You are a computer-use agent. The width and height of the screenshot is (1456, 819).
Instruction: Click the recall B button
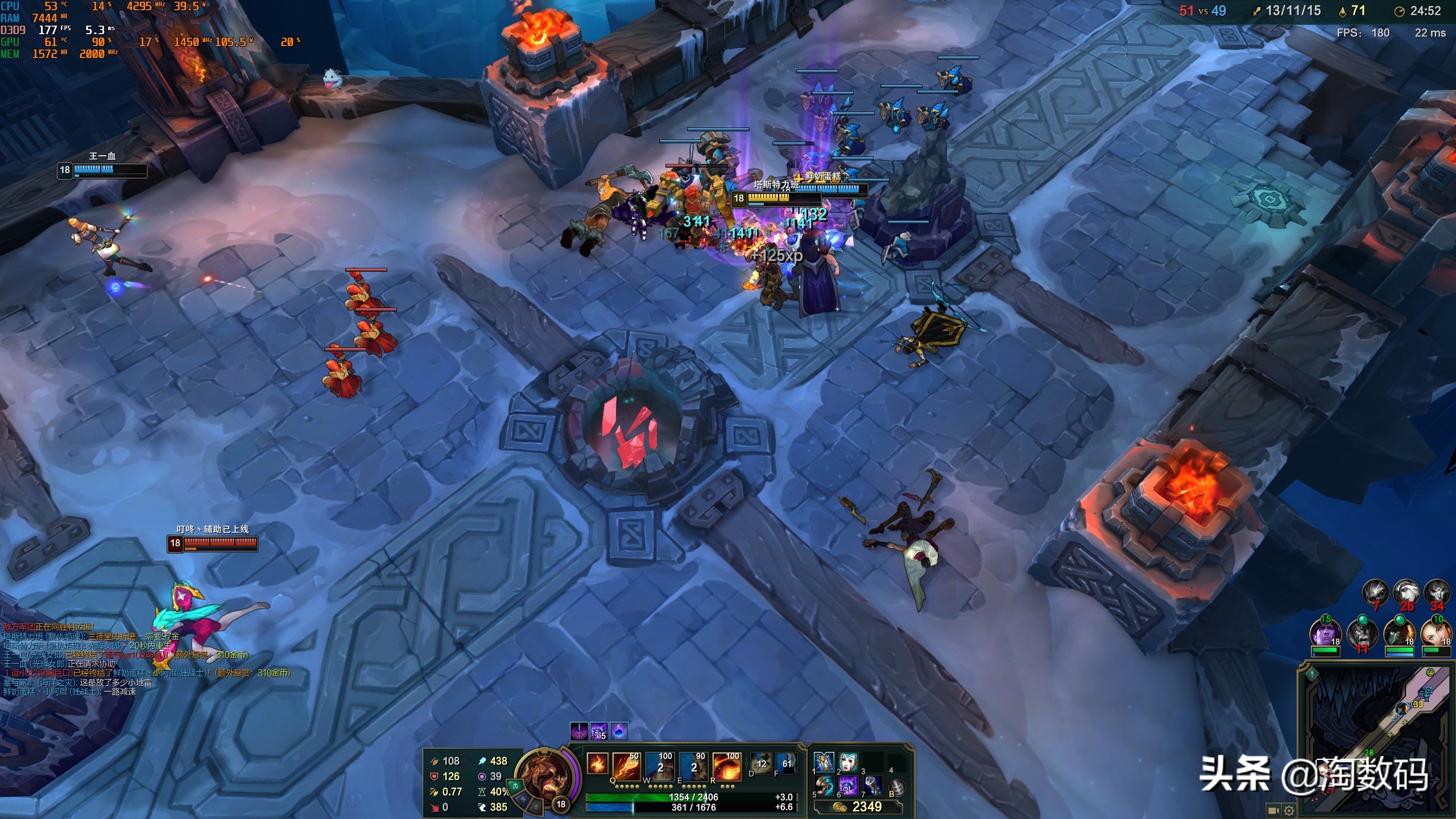[897, 787]
